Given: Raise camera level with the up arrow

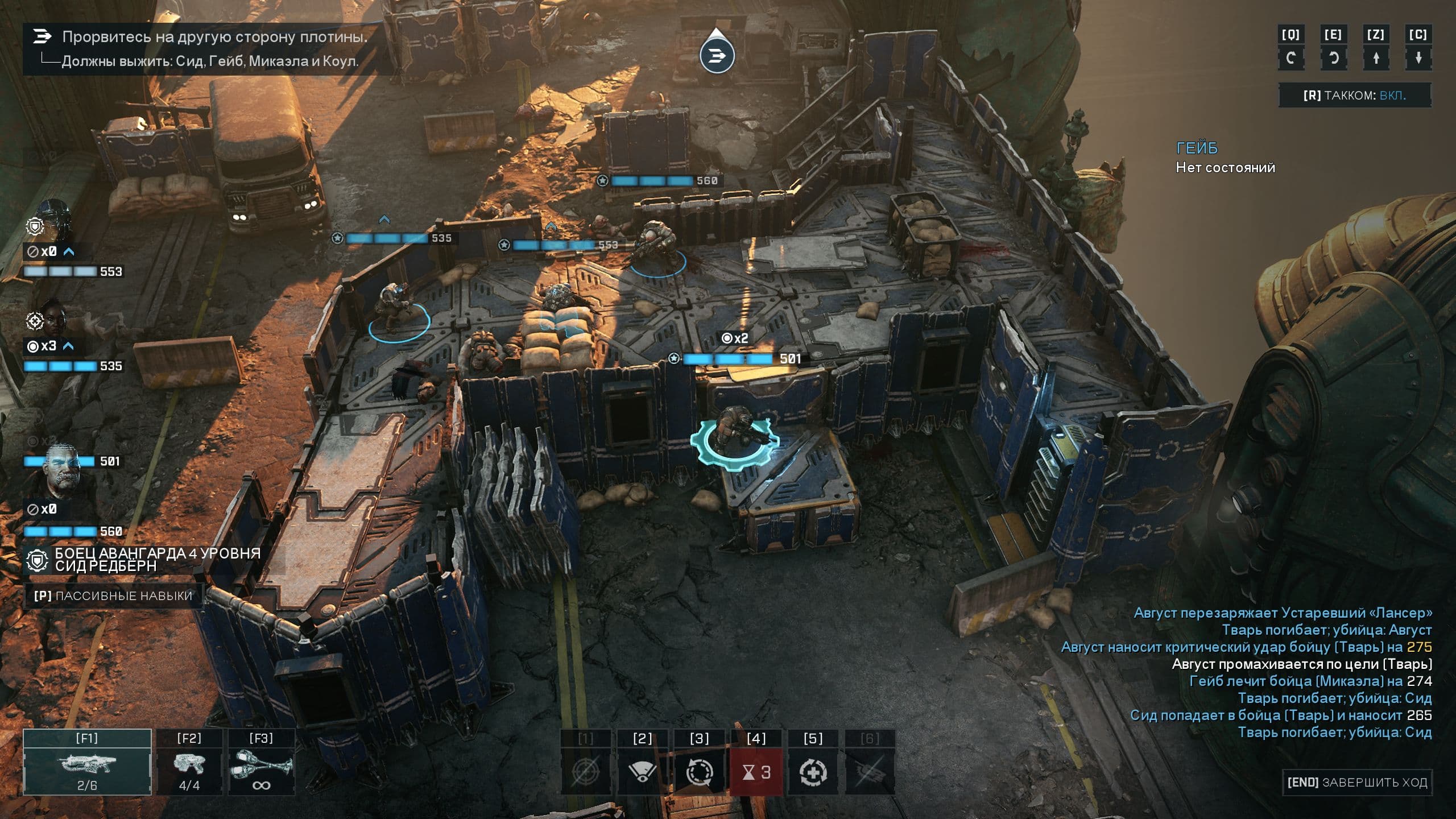Looking at the screenshot, I should 1376,58.
